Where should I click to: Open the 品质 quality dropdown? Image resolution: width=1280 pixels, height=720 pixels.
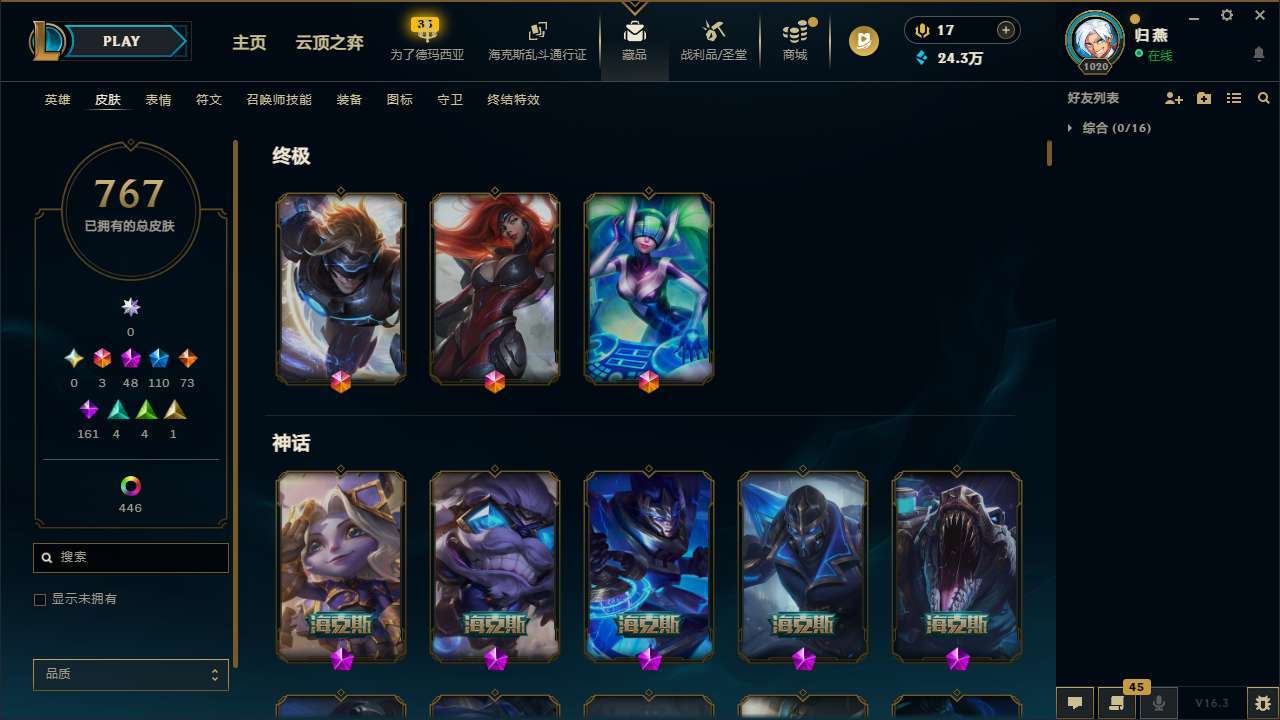130,674
